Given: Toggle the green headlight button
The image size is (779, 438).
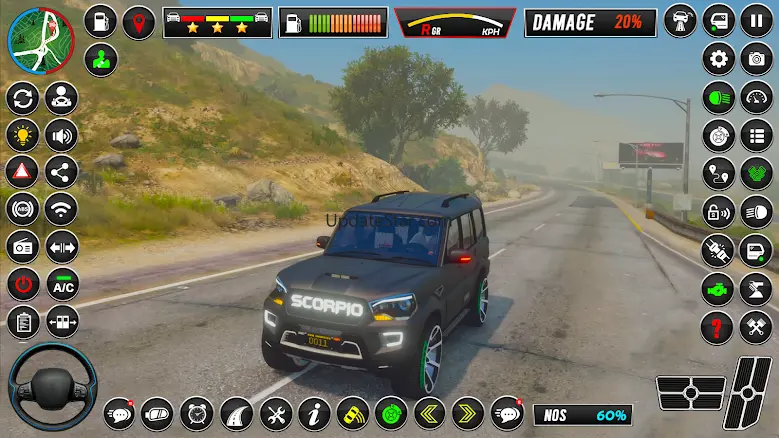Looking at the screenshot, I should coord(718,97).
